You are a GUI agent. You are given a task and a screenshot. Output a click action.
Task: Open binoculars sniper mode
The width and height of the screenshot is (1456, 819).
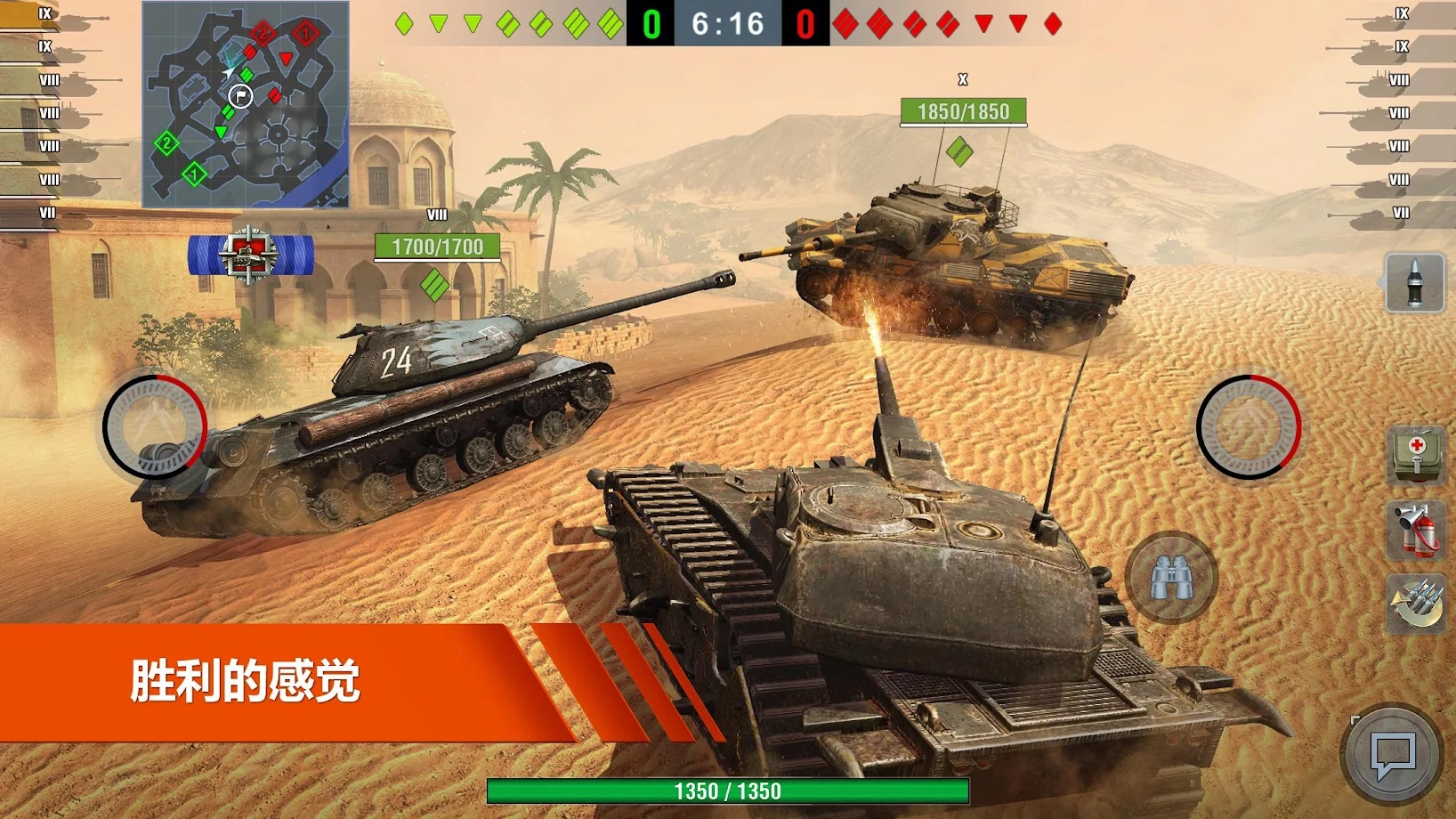click(x=1169, y=578)
